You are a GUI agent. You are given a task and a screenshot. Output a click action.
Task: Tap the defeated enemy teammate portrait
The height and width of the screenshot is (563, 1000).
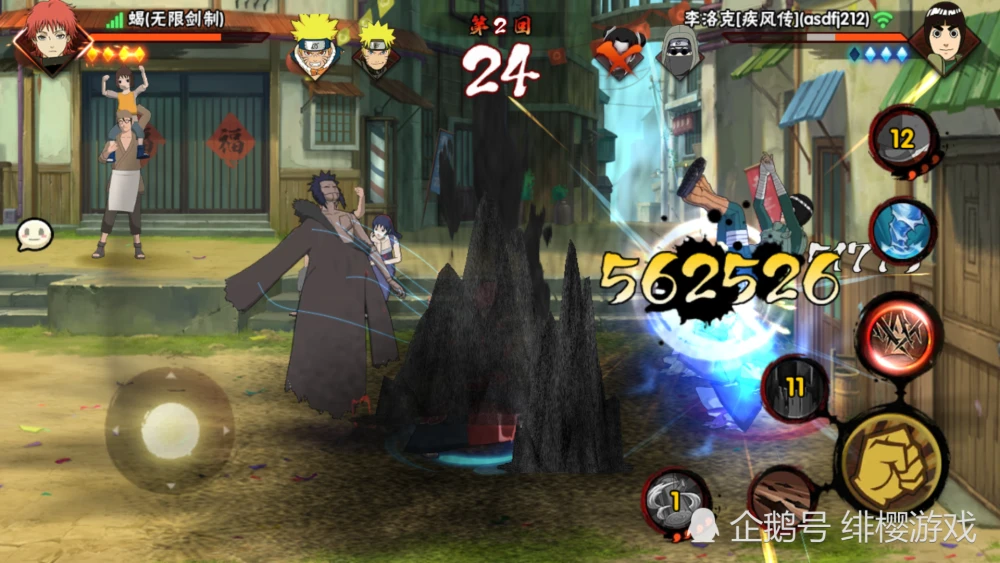(616, 49)
